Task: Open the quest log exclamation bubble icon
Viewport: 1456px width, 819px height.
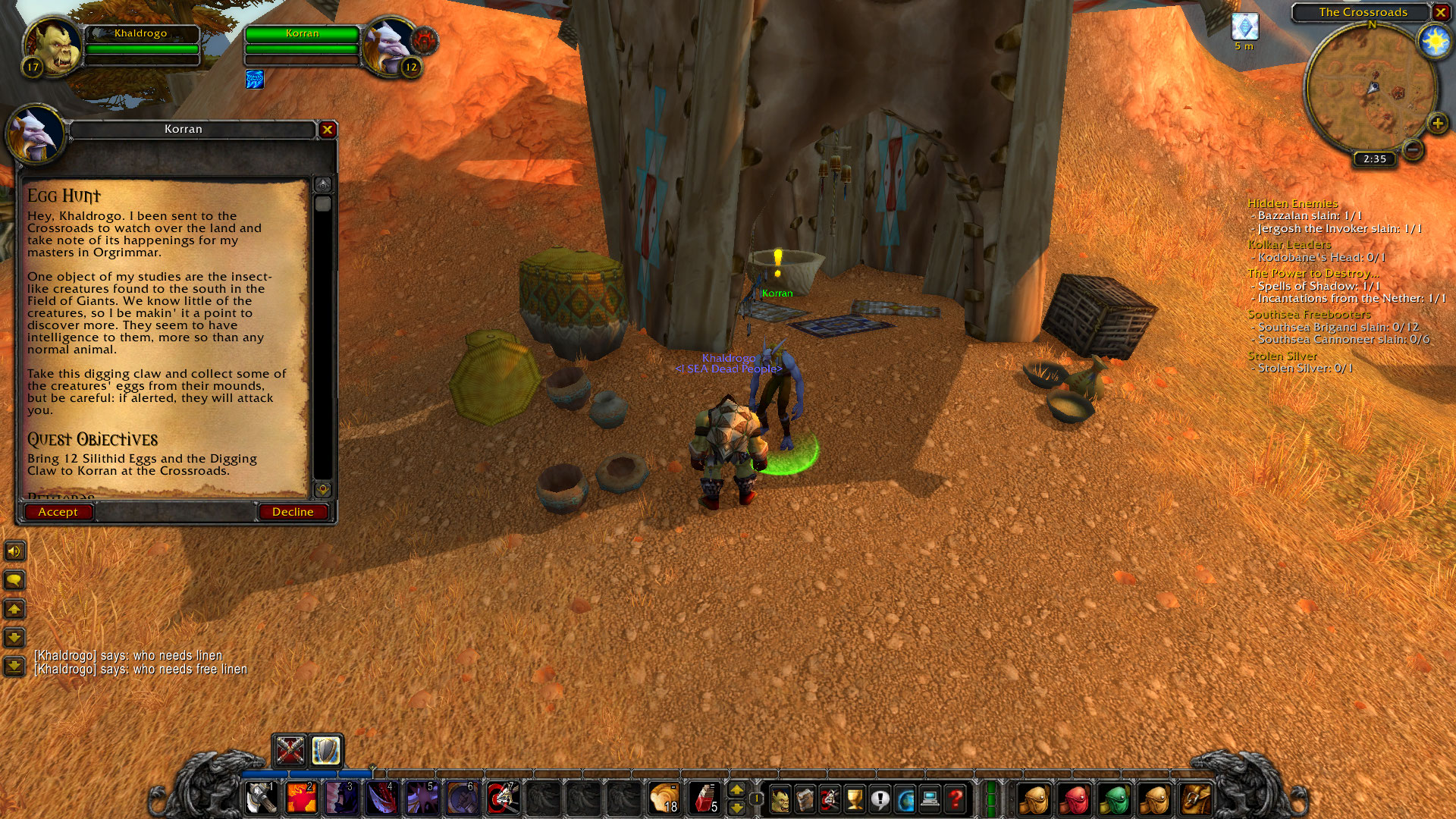Action: point(880,798)
